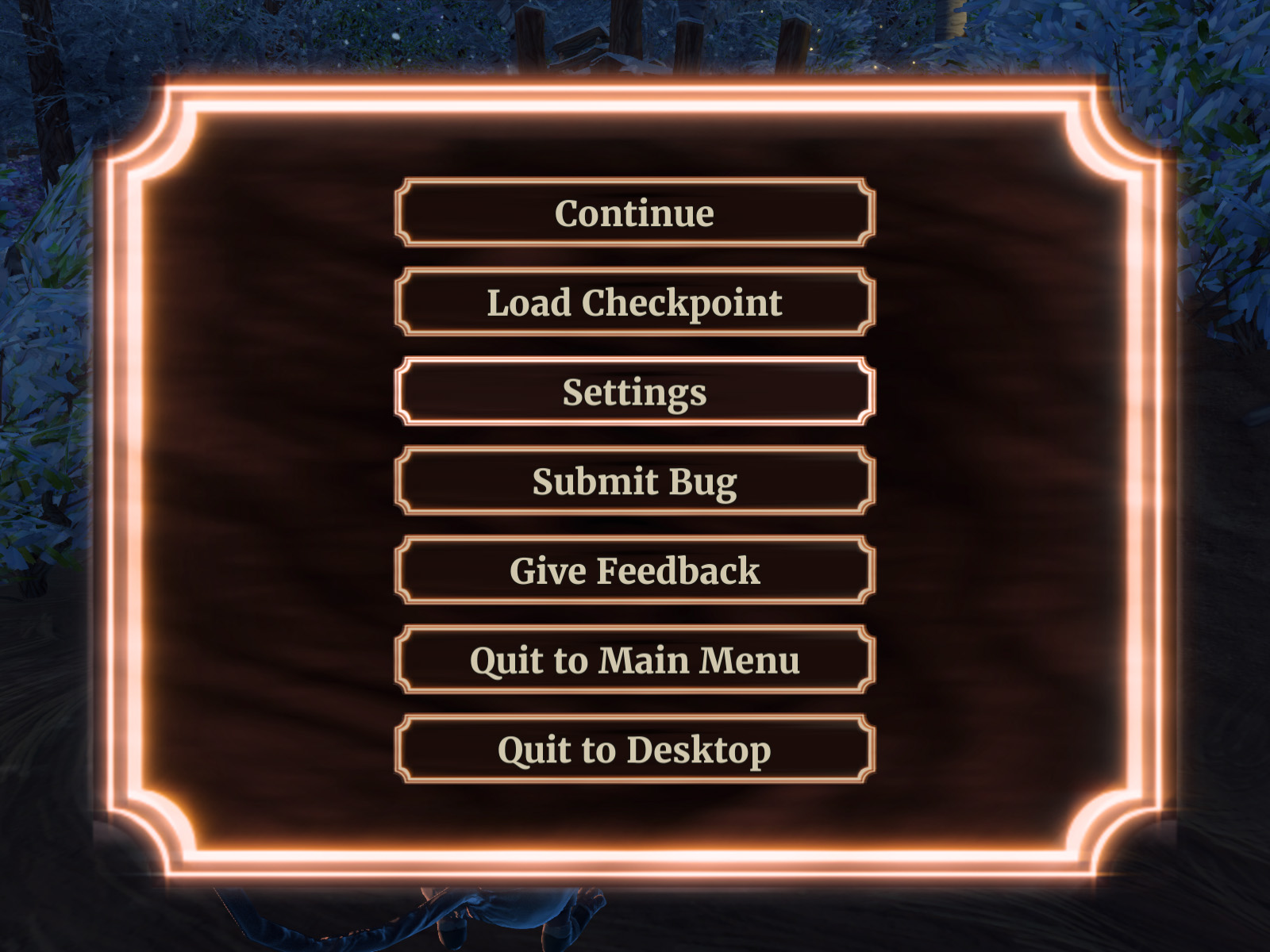Resume gameplay via Continue
Image resolution: width=1270 pixels, height=952 pixels.
[635, 213]
